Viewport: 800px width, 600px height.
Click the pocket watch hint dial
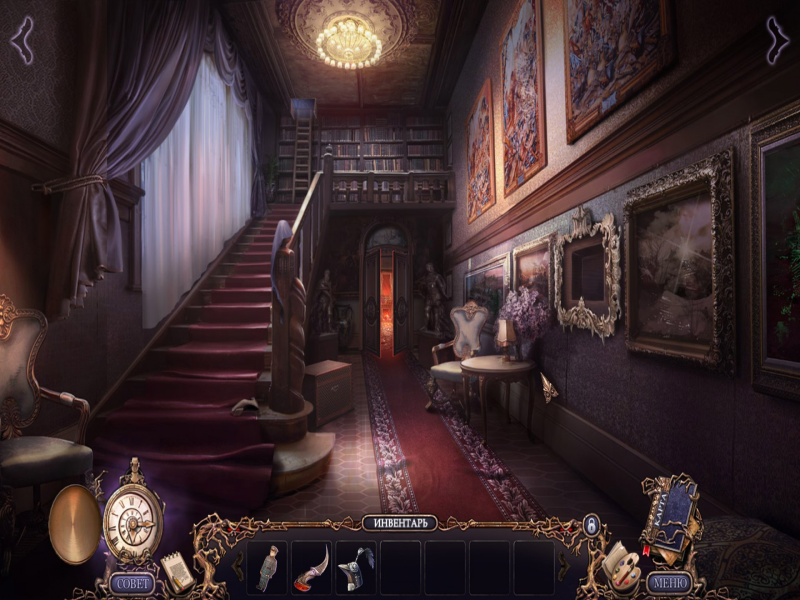pos(133,520)
